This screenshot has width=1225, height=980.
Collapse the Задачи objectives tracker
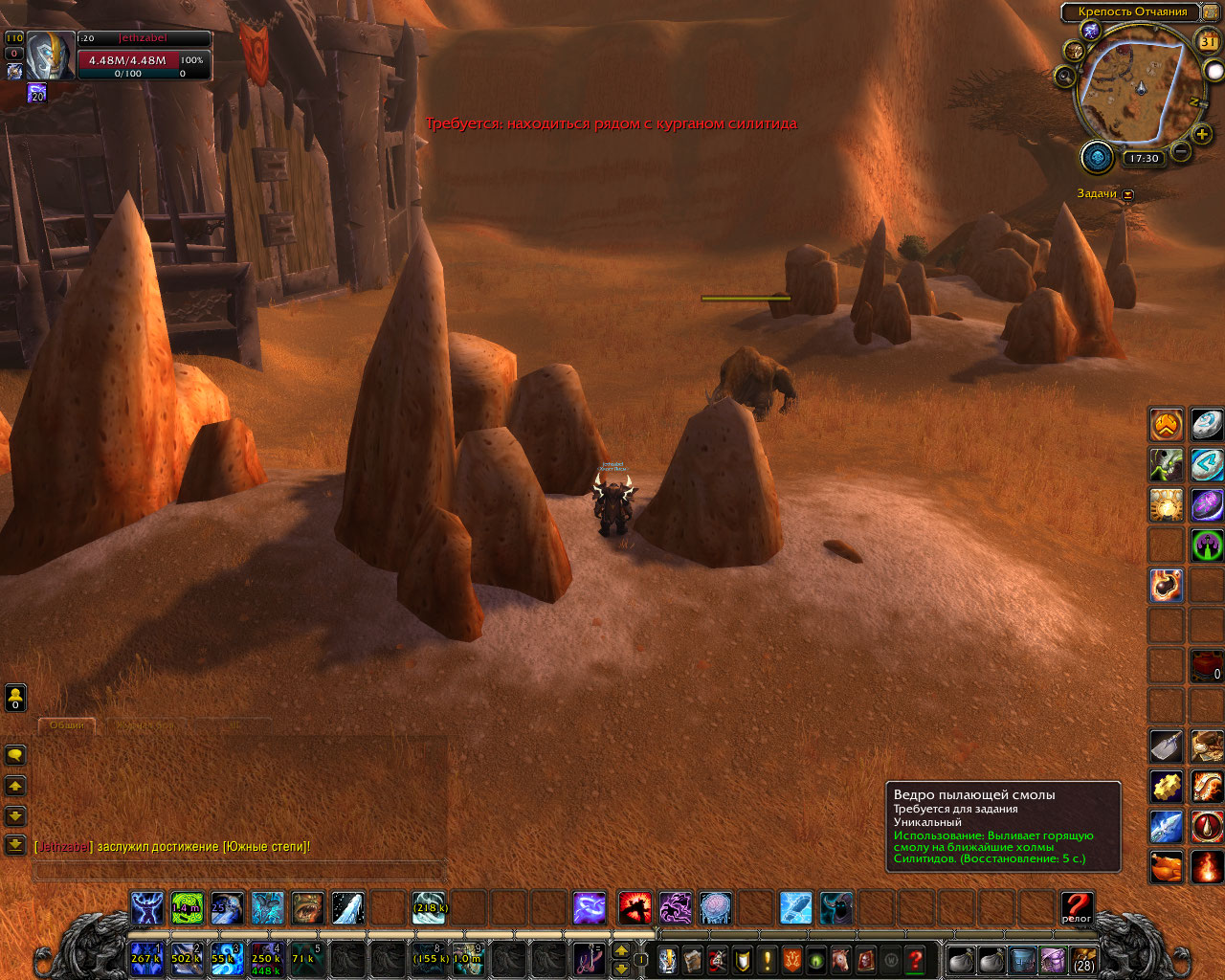(1128, 194)
